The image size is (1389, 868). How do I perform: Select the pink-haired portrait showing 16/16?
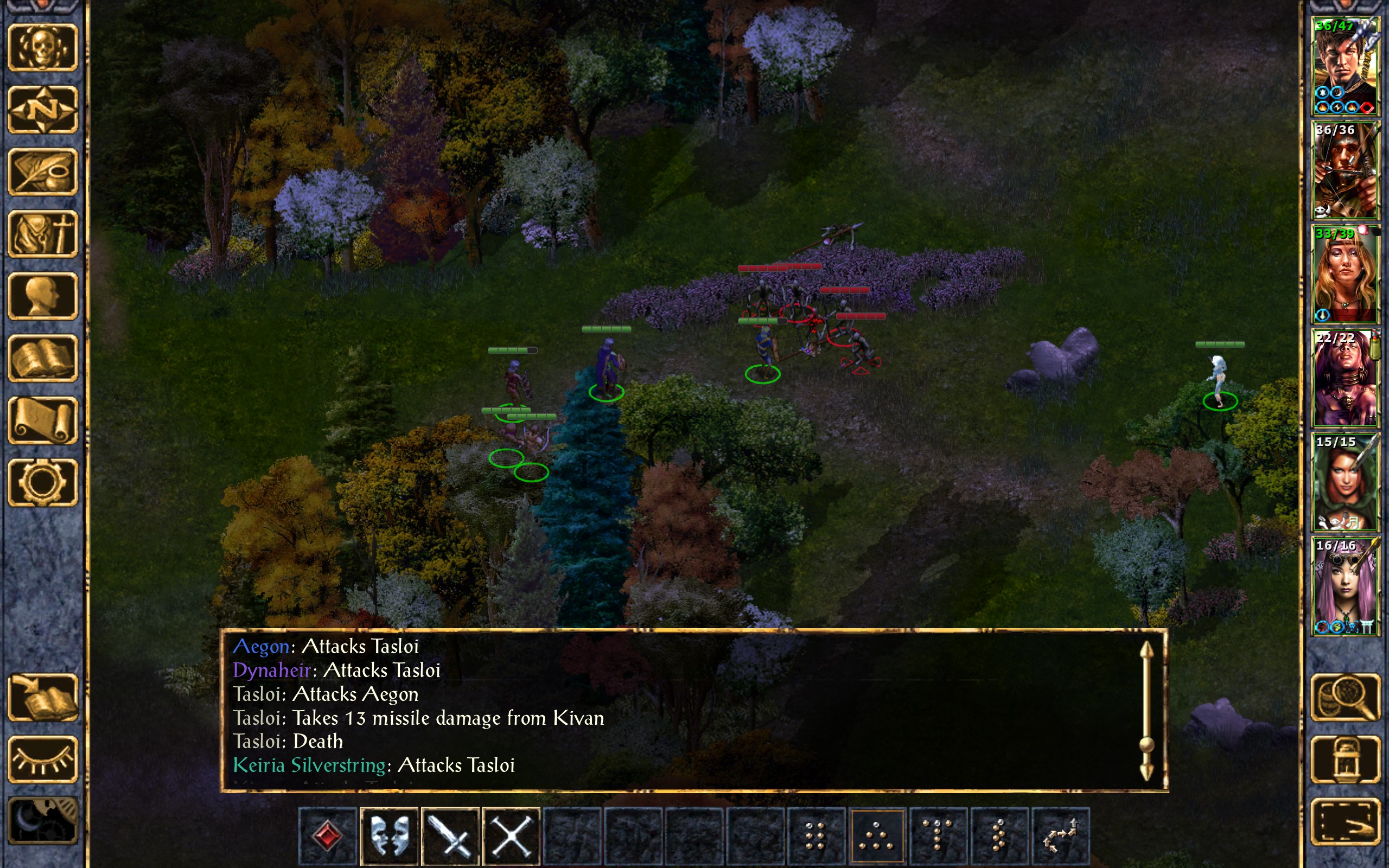1345,585
